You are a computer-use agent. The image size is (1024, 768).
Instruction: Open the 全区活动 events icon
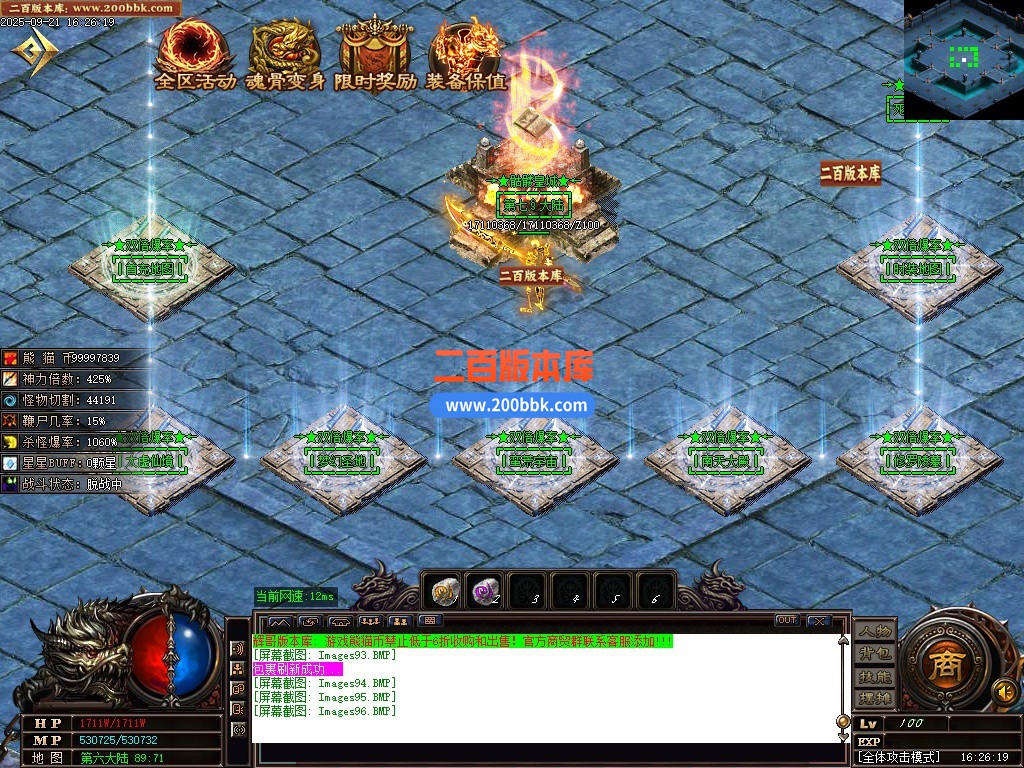pyautogui.click(x=195, y=56)
